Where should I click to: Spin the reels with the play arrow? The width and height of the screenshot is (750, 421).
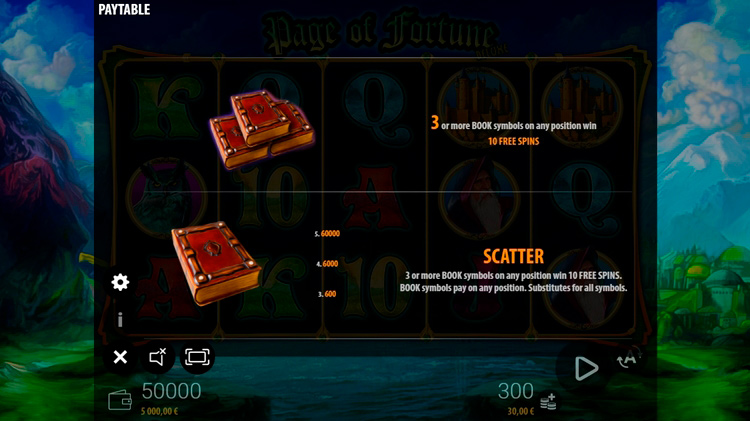(x=586, y=368)
